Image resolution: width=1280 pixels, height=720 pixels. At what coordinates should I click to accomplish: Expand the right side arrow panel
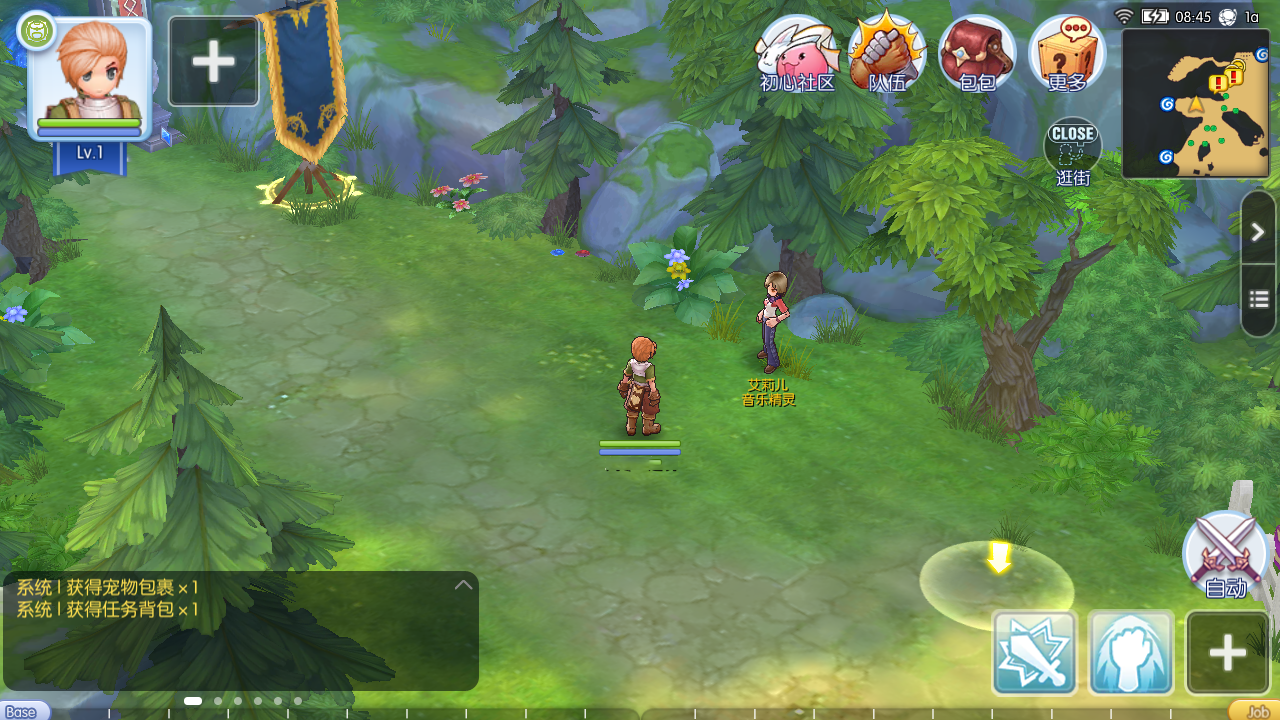1258,232
